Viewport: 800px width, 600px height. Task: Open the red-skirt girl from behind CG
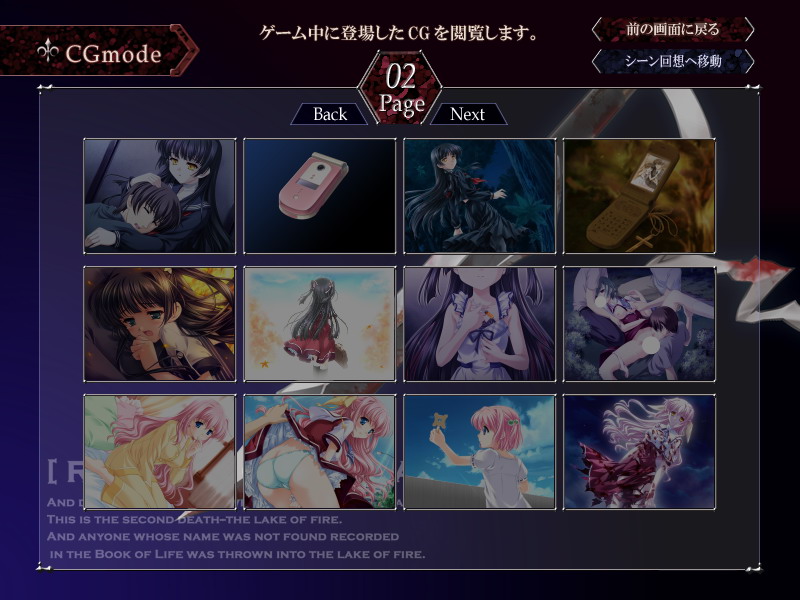(320, 324)
